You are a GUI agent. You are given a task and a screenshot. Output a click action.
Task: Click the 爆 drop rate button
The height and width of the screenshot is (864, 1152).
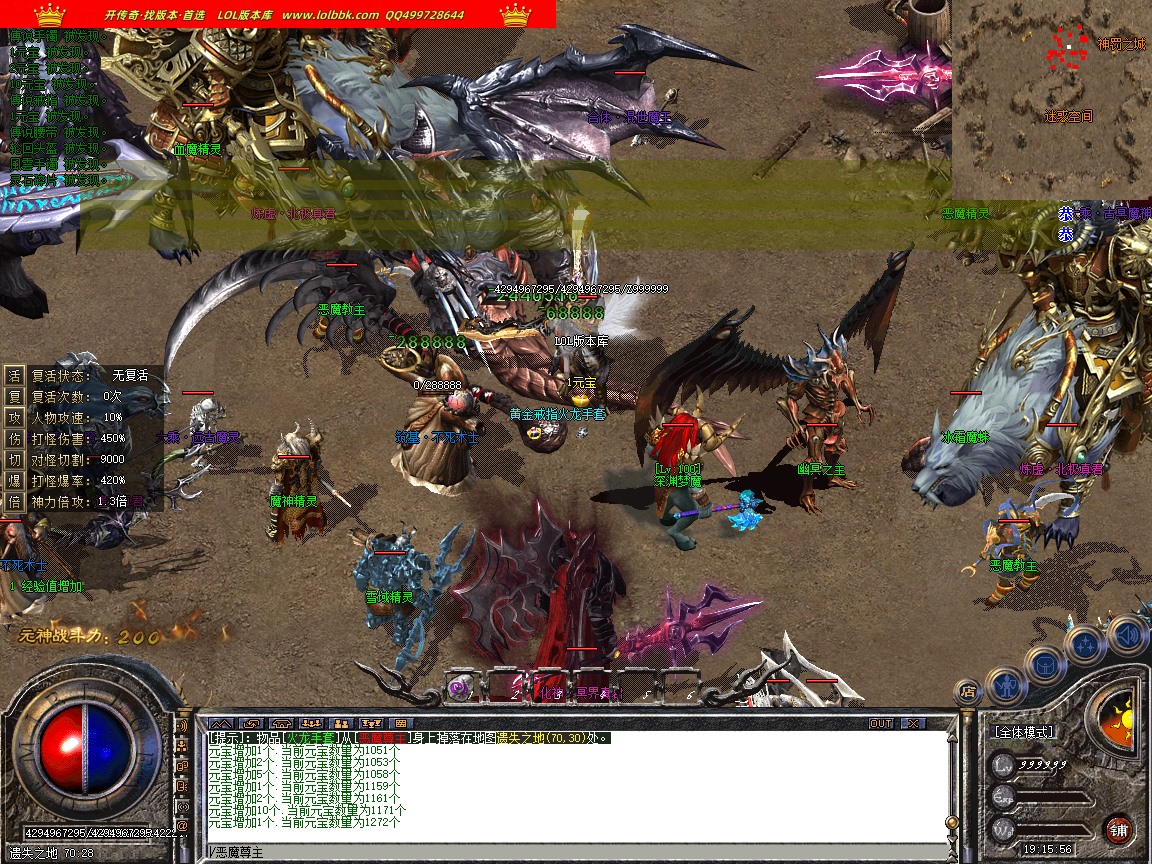tap(14, 480)
